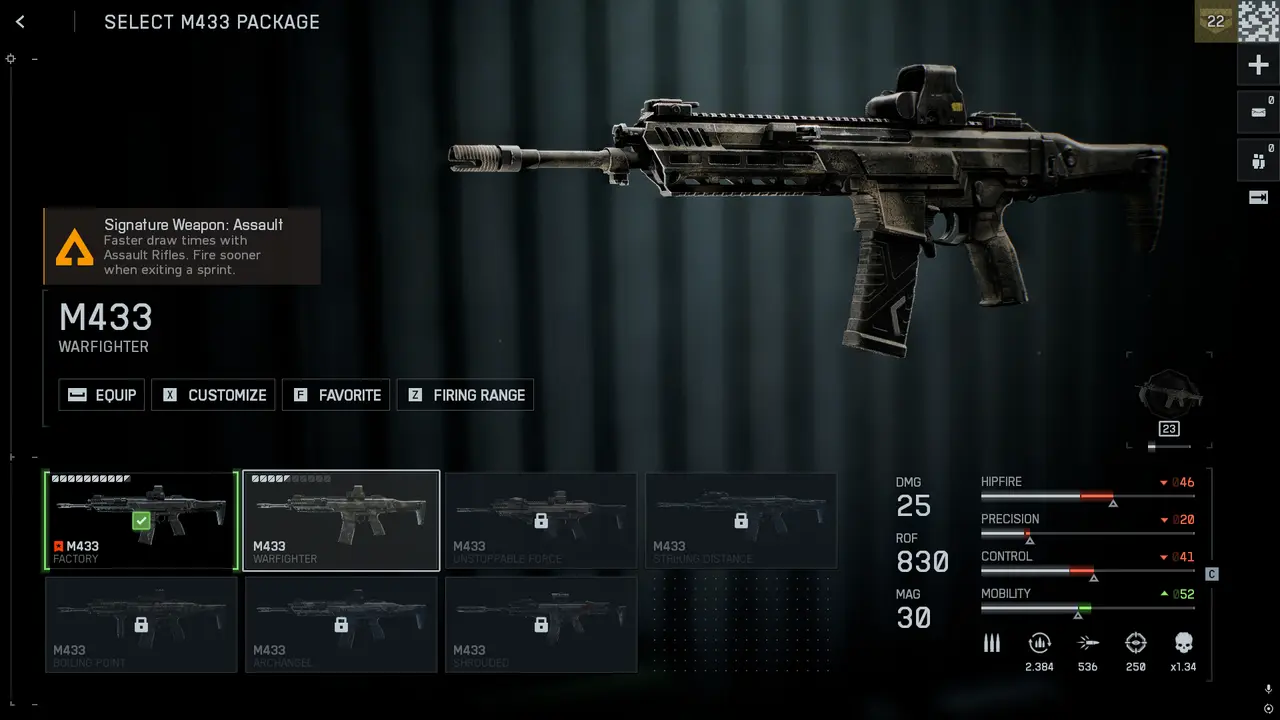Viewport: 1280px width, 720px height.
Task: Expand the side panel arrow icon
Action: [1258, 198]
